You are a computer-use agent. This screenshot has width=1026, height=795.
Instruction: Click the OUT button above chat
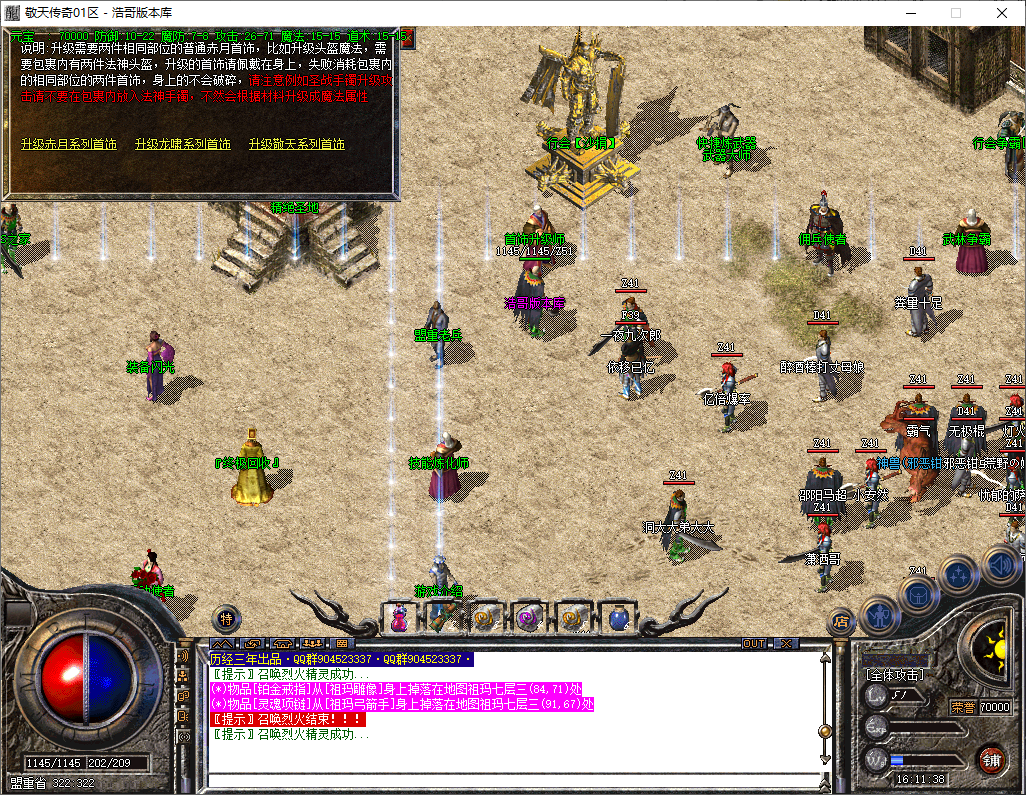[754, 643]
